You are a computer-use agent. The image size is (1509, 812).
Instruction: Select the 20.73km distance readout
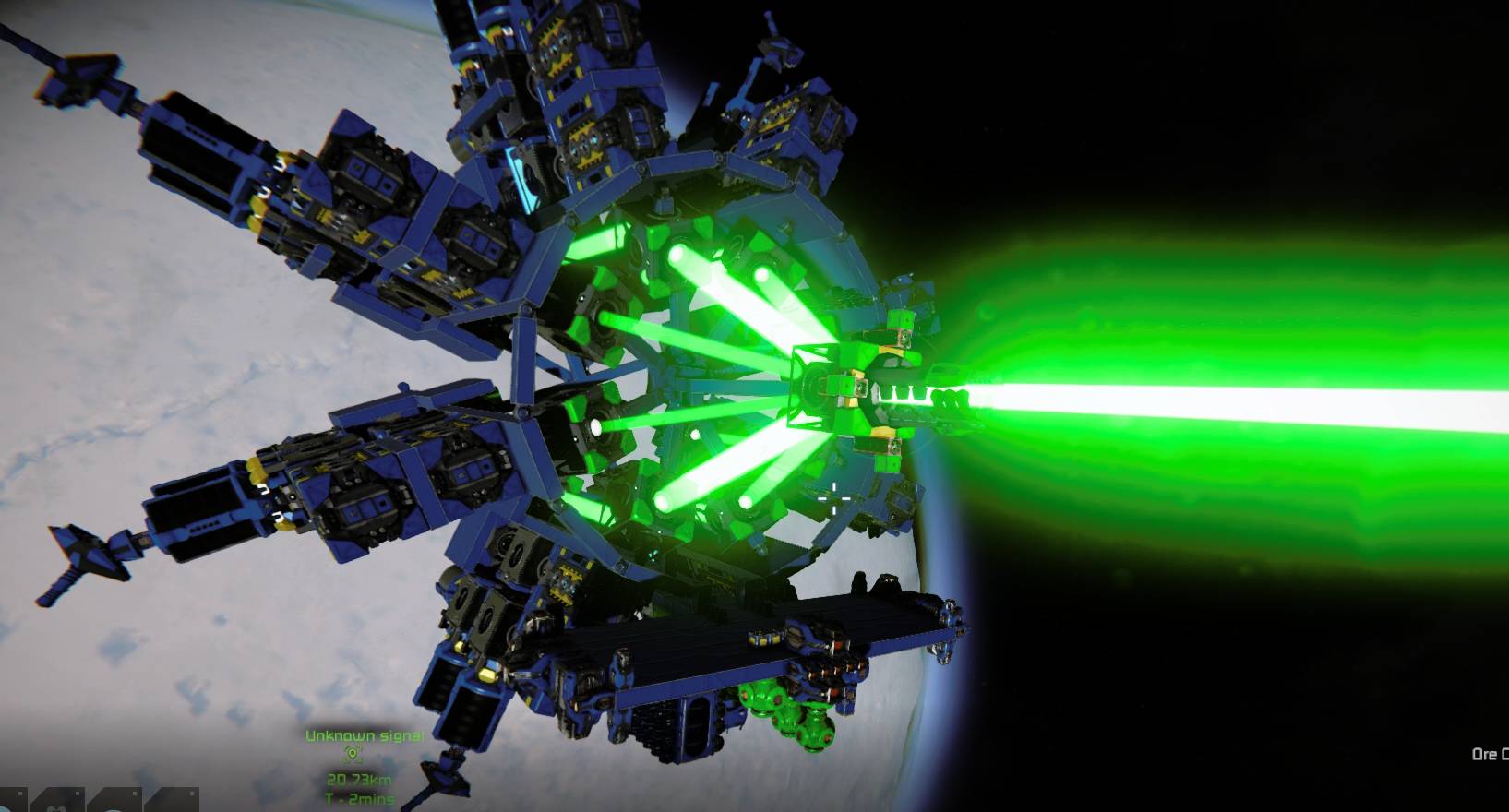pyautogui.click(x=360, y=780)
